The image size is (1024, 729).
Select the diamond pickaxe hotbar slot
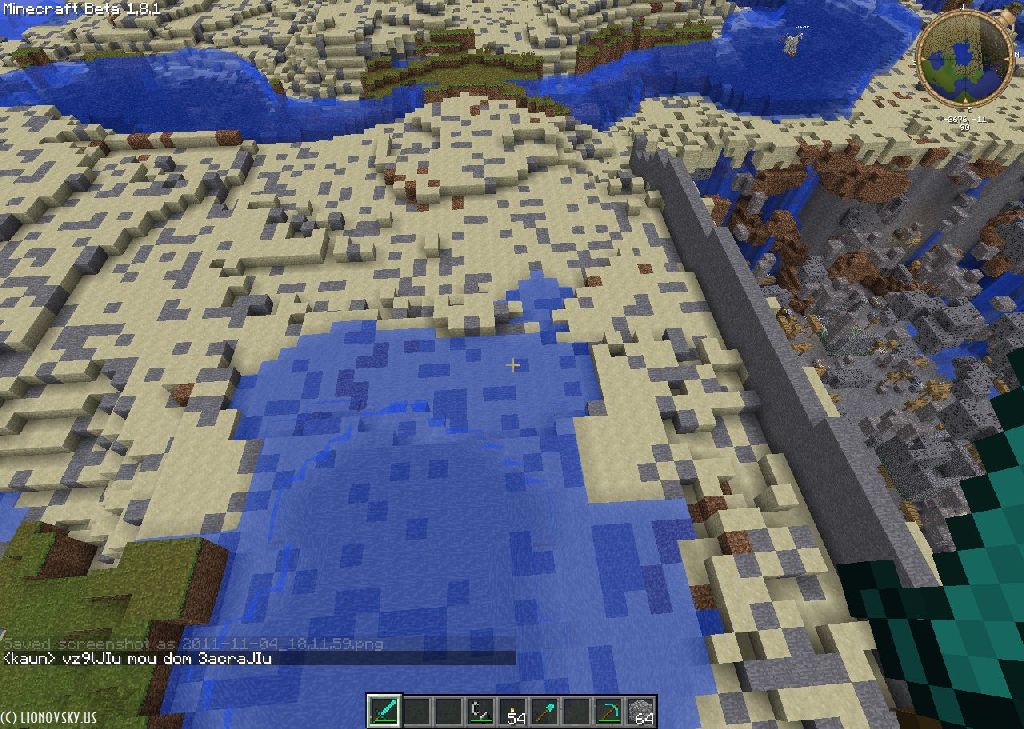tap(609, 711)
